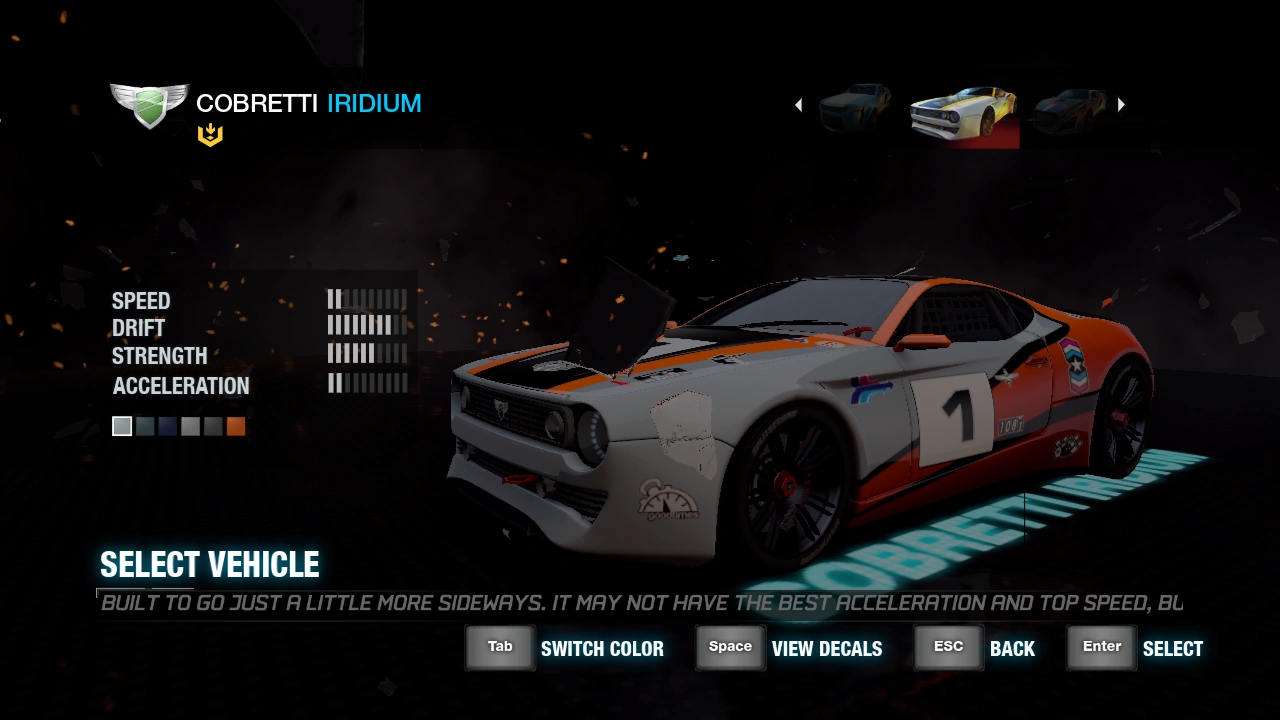1280x720 pixels.
Task: Click the right arrow in the vehicle carousel
Action: pyautogui.click(x=1121, y=105)
